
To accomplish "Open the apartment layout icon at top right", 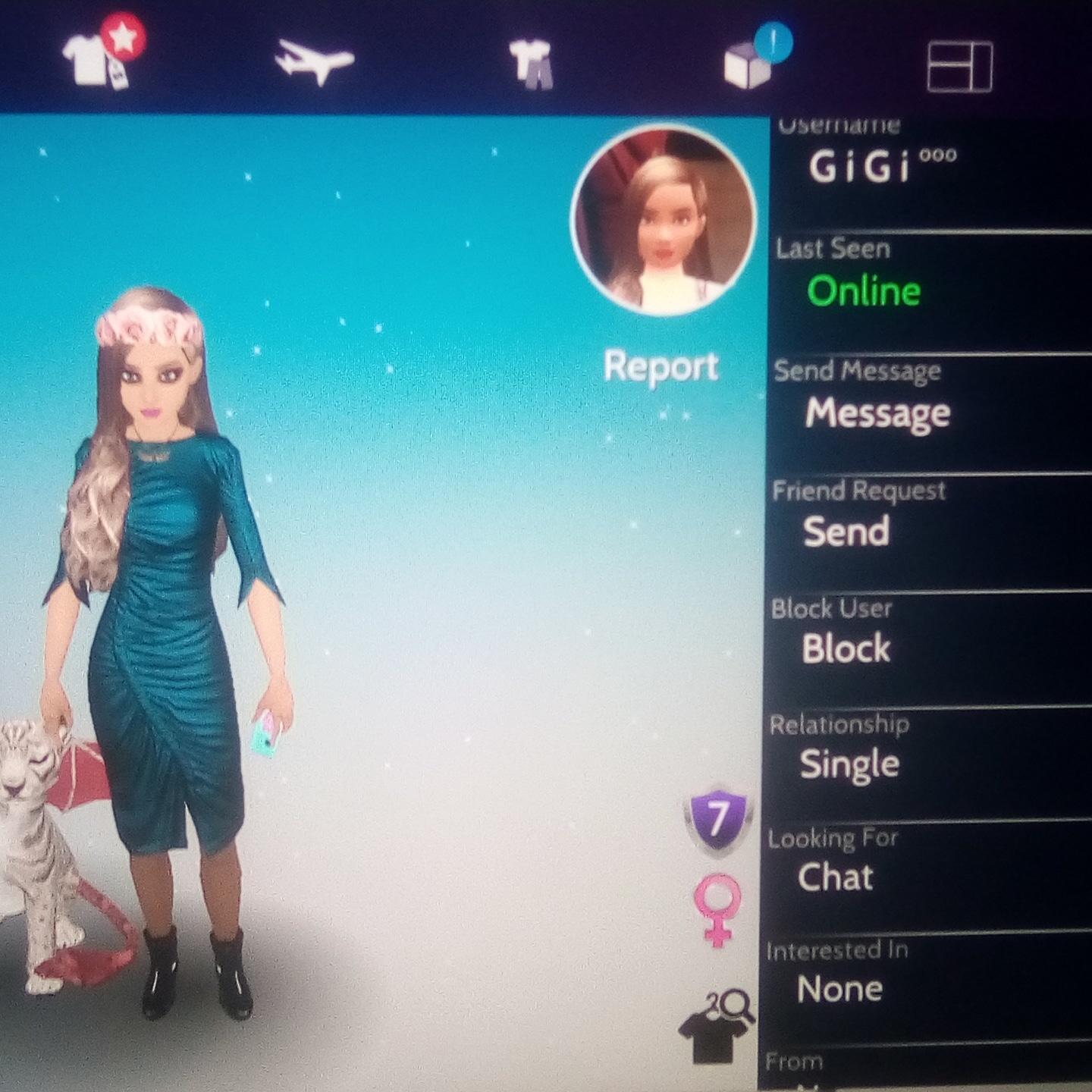I will (960, 64).
